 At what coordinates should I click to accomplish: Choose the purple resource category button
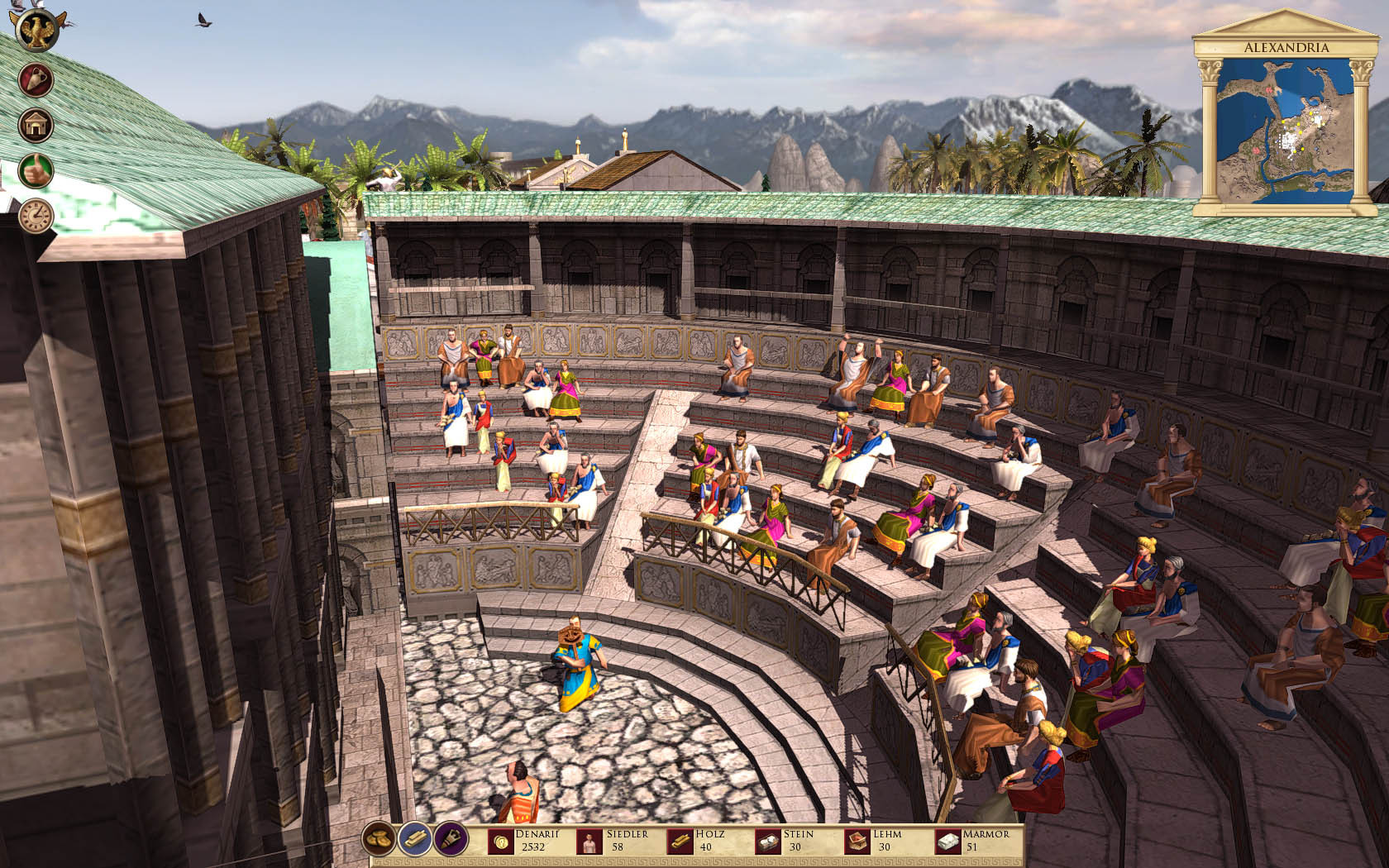451,840
